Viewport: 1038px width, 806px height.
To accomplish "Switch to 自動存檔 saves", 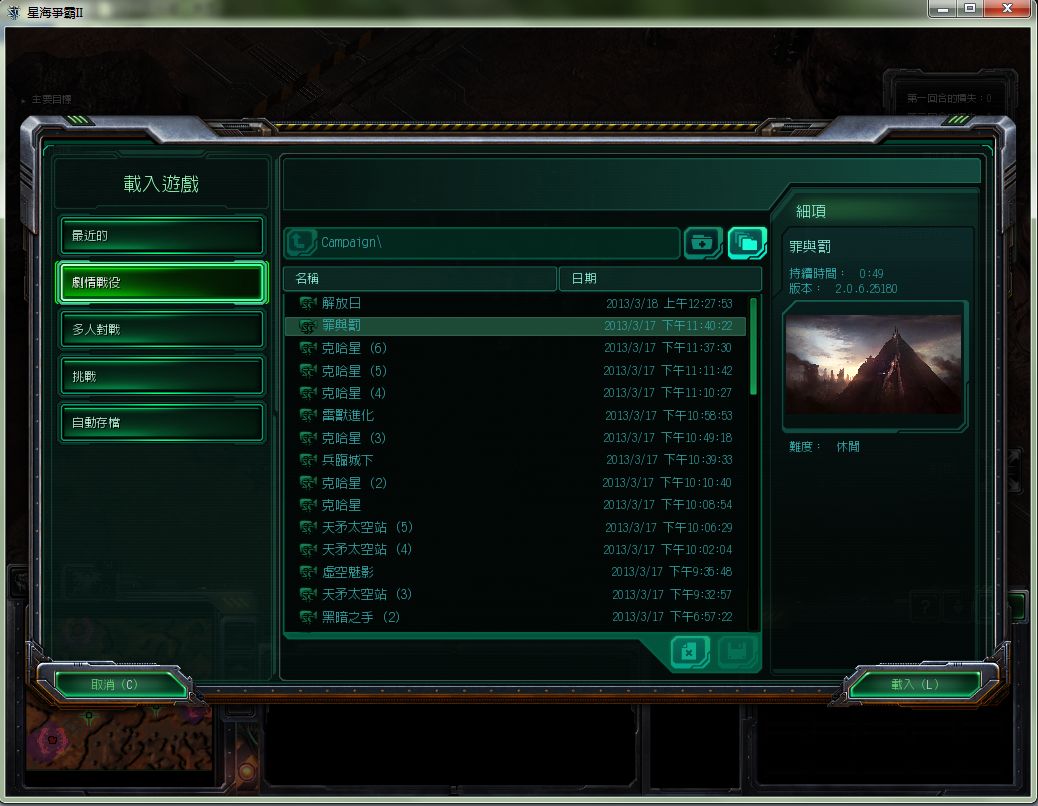I will (x=162, y=422).
